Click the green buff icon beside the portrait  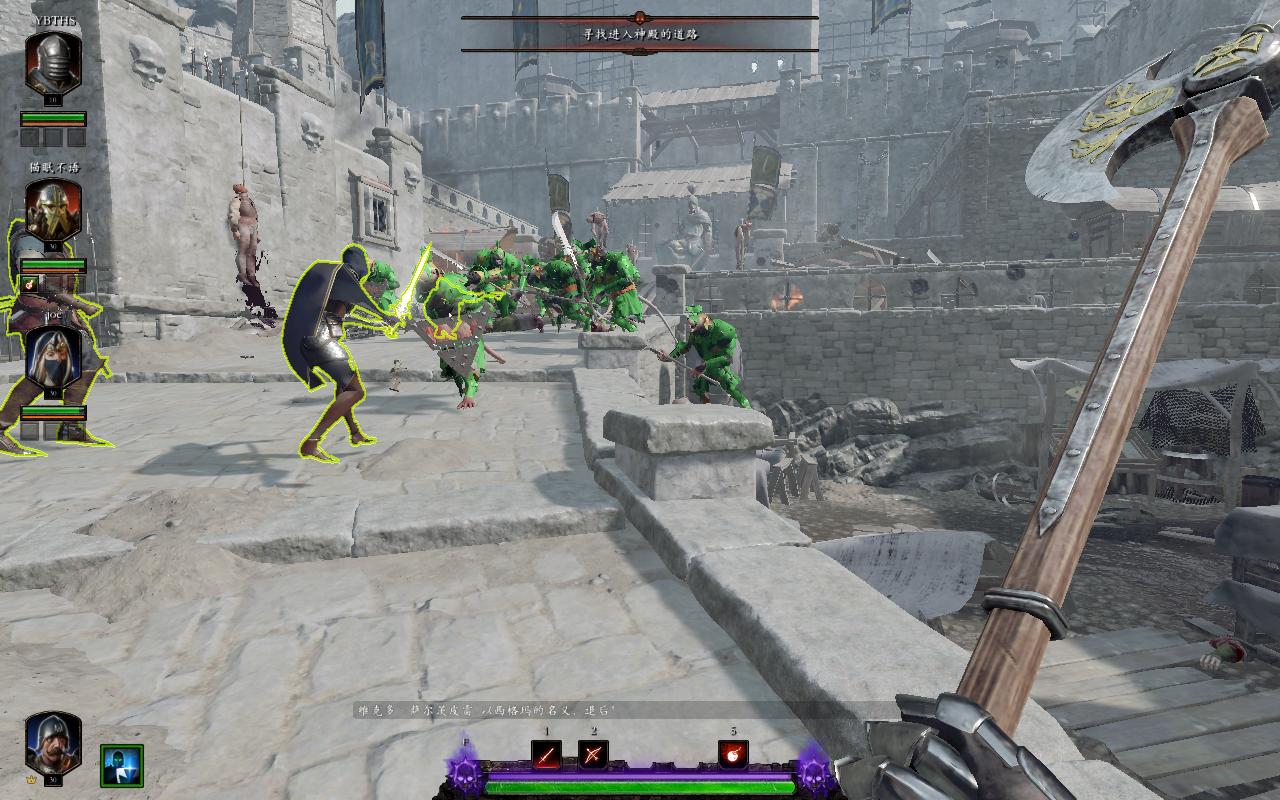121,765
